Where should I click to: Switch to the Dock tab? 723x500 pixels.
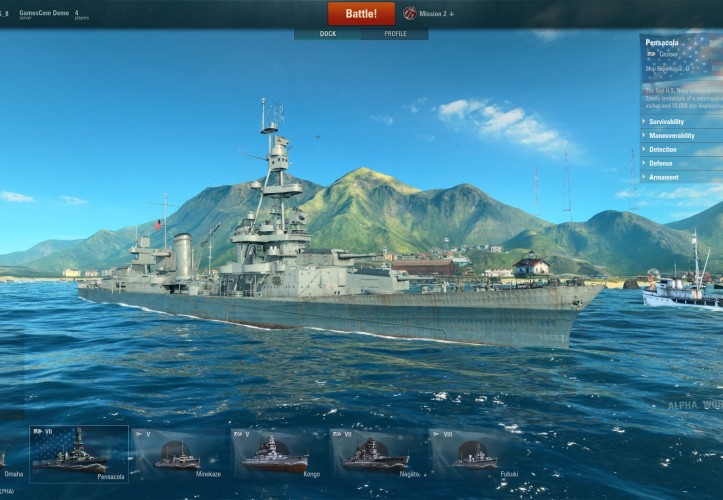[327, 34]
